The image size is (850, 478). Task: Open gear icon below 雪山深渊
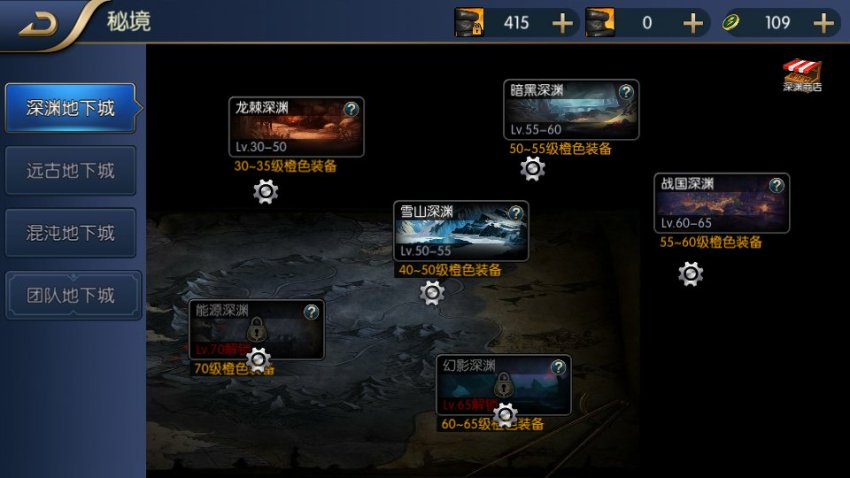[x=432, y=292]
